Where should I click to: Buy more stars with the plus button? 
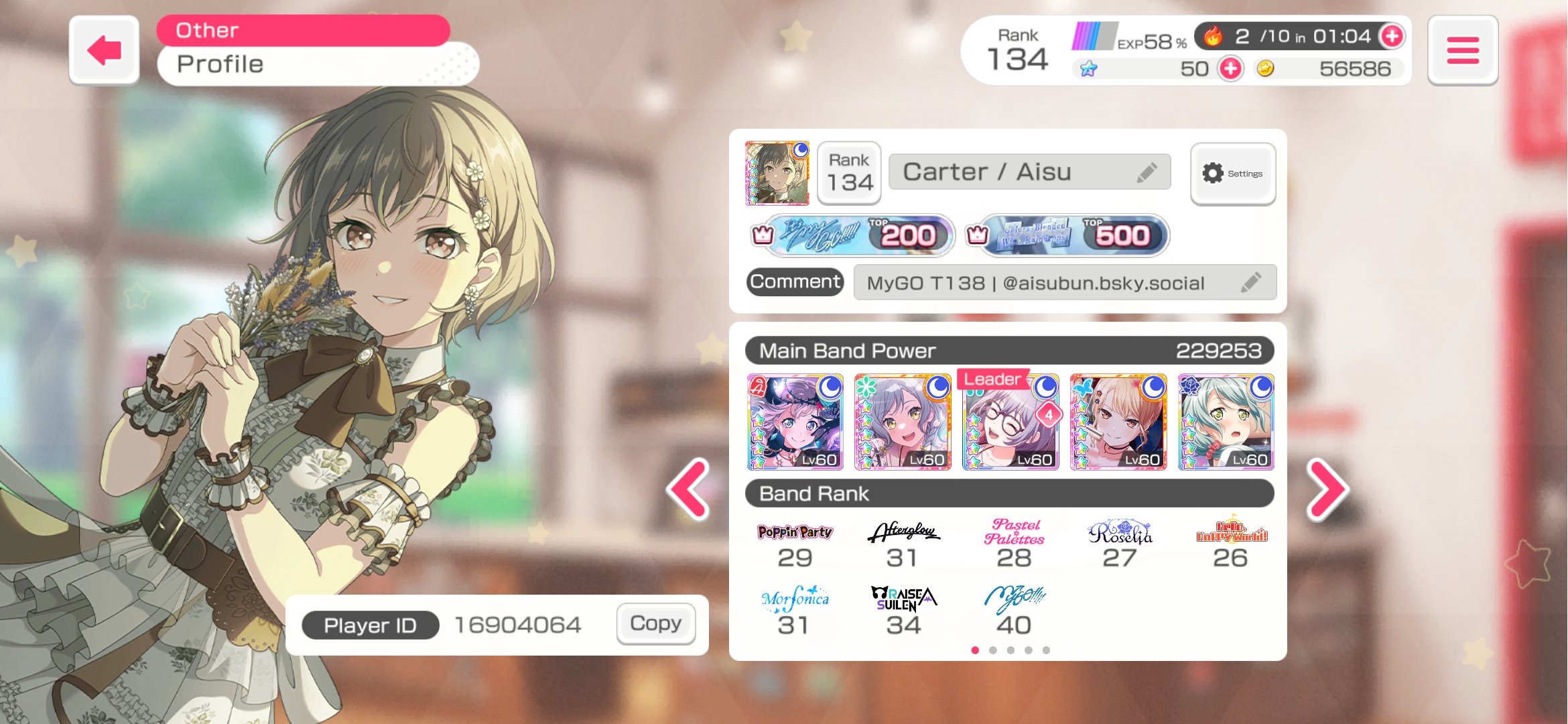coord(1230,68)
